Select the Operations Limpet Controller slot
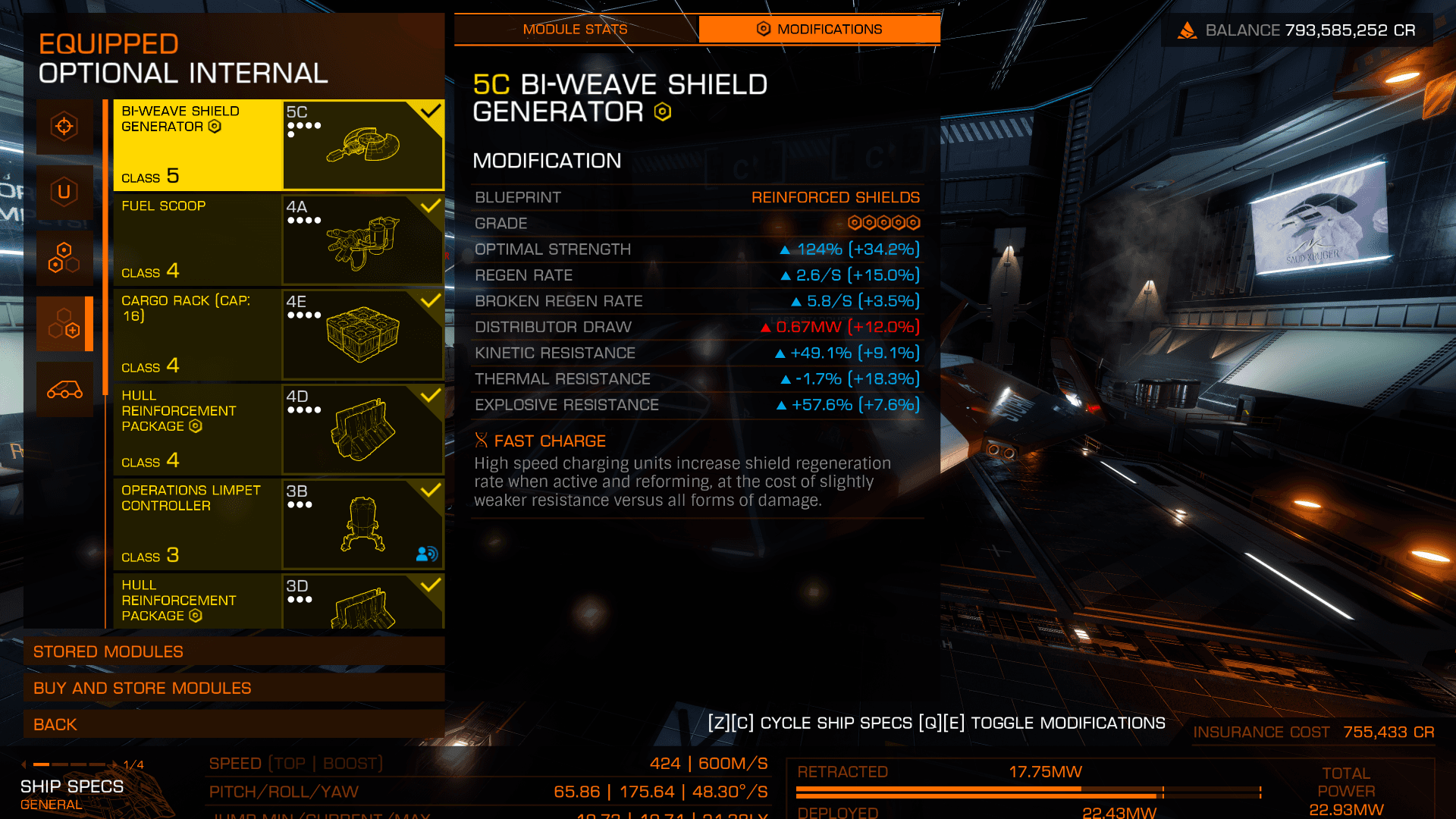Image resolution: width=1456 pixels, height=819 pixels. 278,524
